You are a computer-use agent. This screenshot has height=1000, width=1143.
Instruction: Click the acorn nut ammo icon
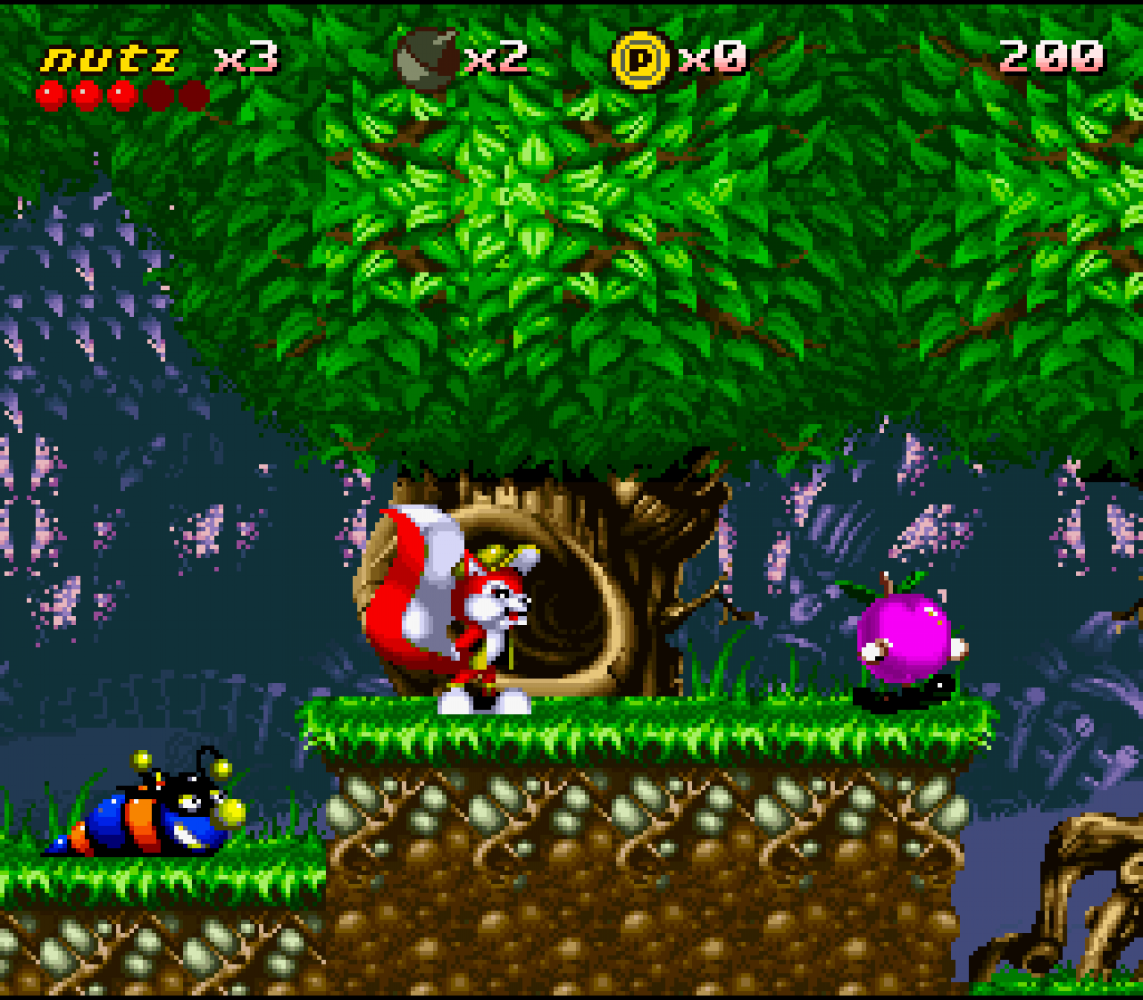[x=427, y=58]
